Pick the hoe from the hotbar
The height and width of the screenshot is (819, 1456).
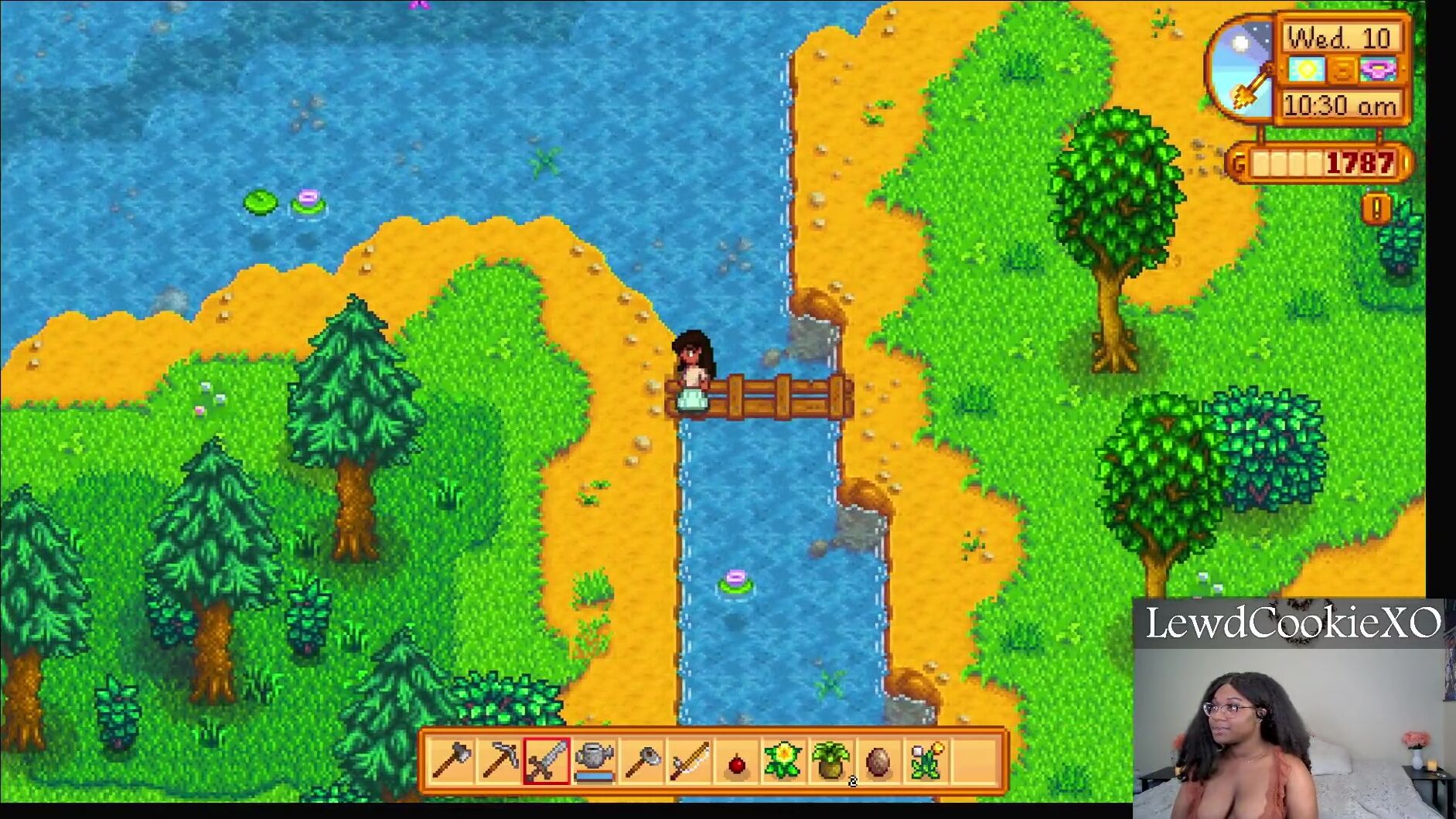642,760
